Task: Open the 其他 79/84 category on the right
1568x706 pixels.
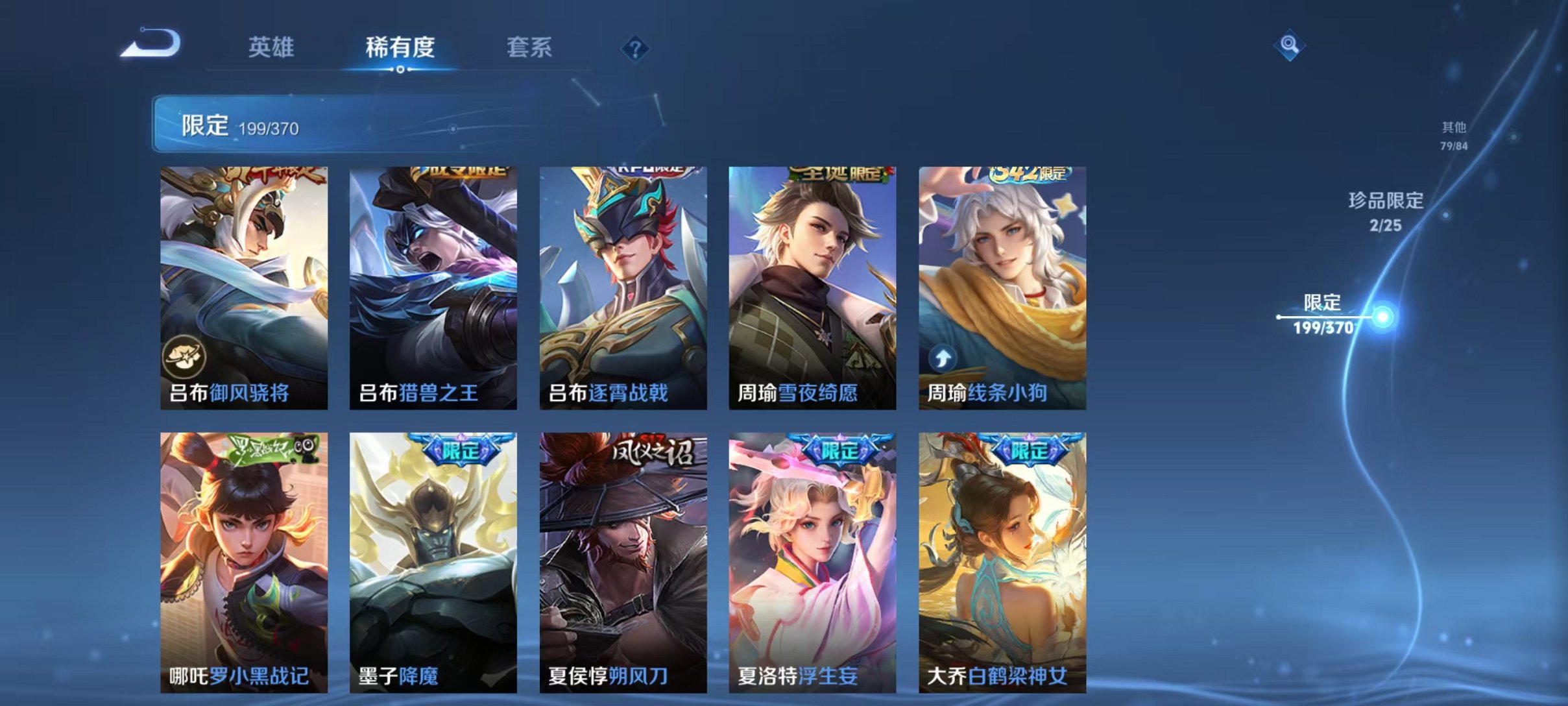Action: (x=1453, y=134)
